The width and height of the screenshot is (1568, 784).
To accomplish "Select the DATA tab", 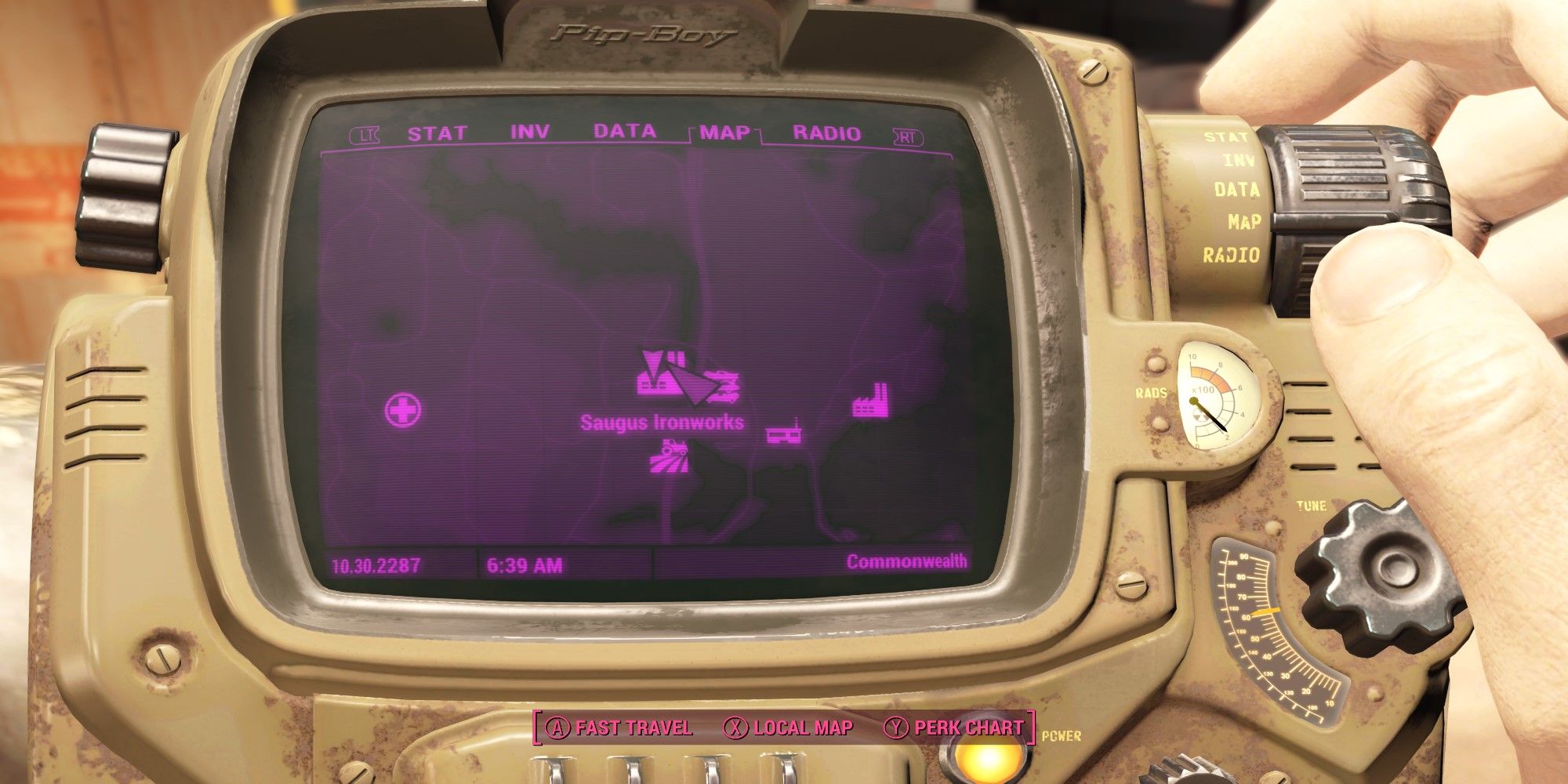I will point(625,132).
